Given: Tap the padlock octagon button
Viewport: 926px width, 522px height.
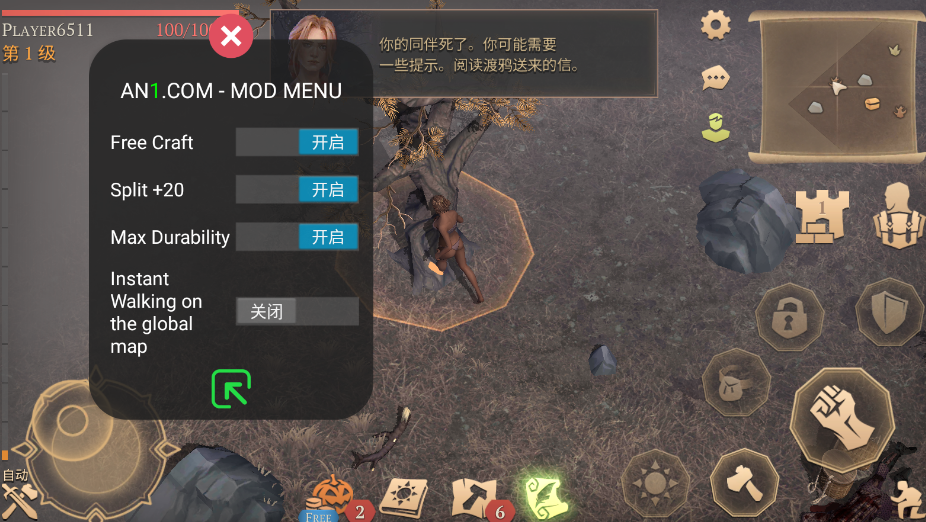Looking at the screenshot, I should tap(789, 318).
